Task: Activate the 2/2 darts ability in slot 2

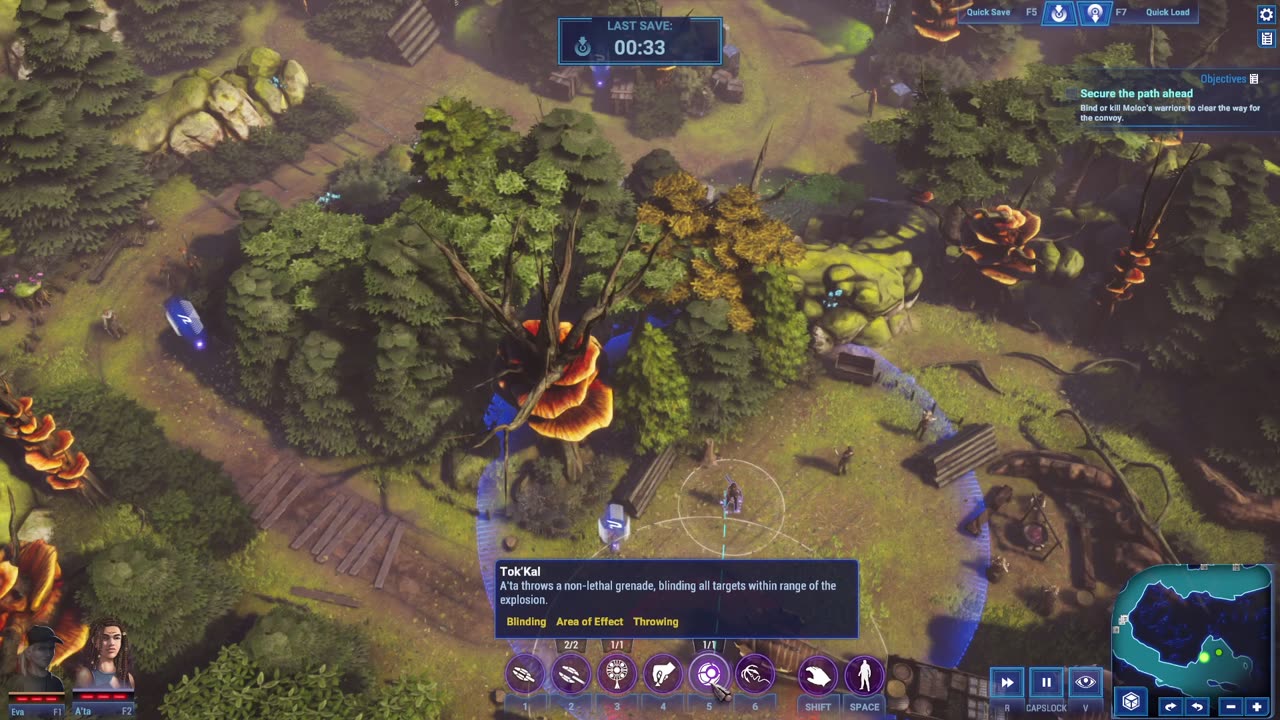Action: (x=571, y=676)
